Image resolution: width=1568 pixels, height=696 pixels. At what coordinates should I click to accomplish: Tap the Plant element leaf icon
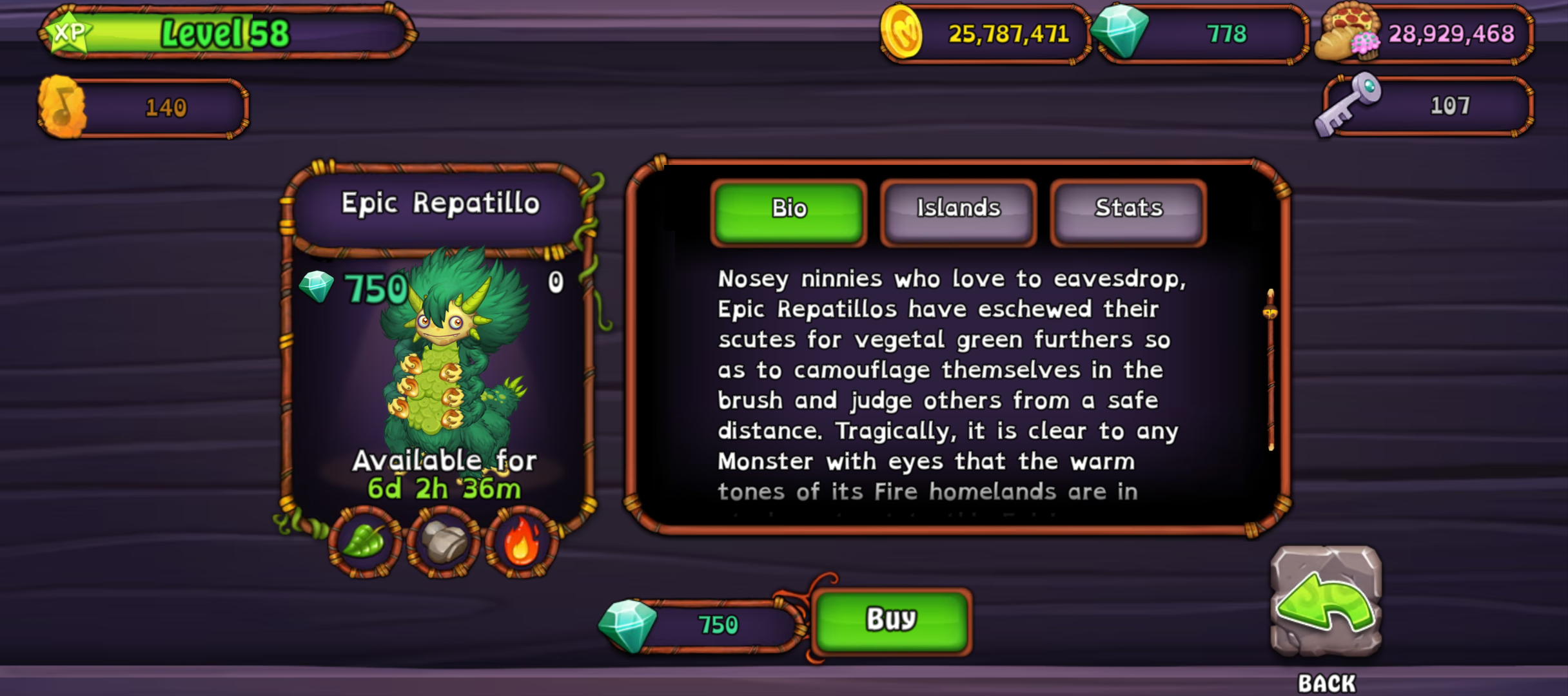364,541
